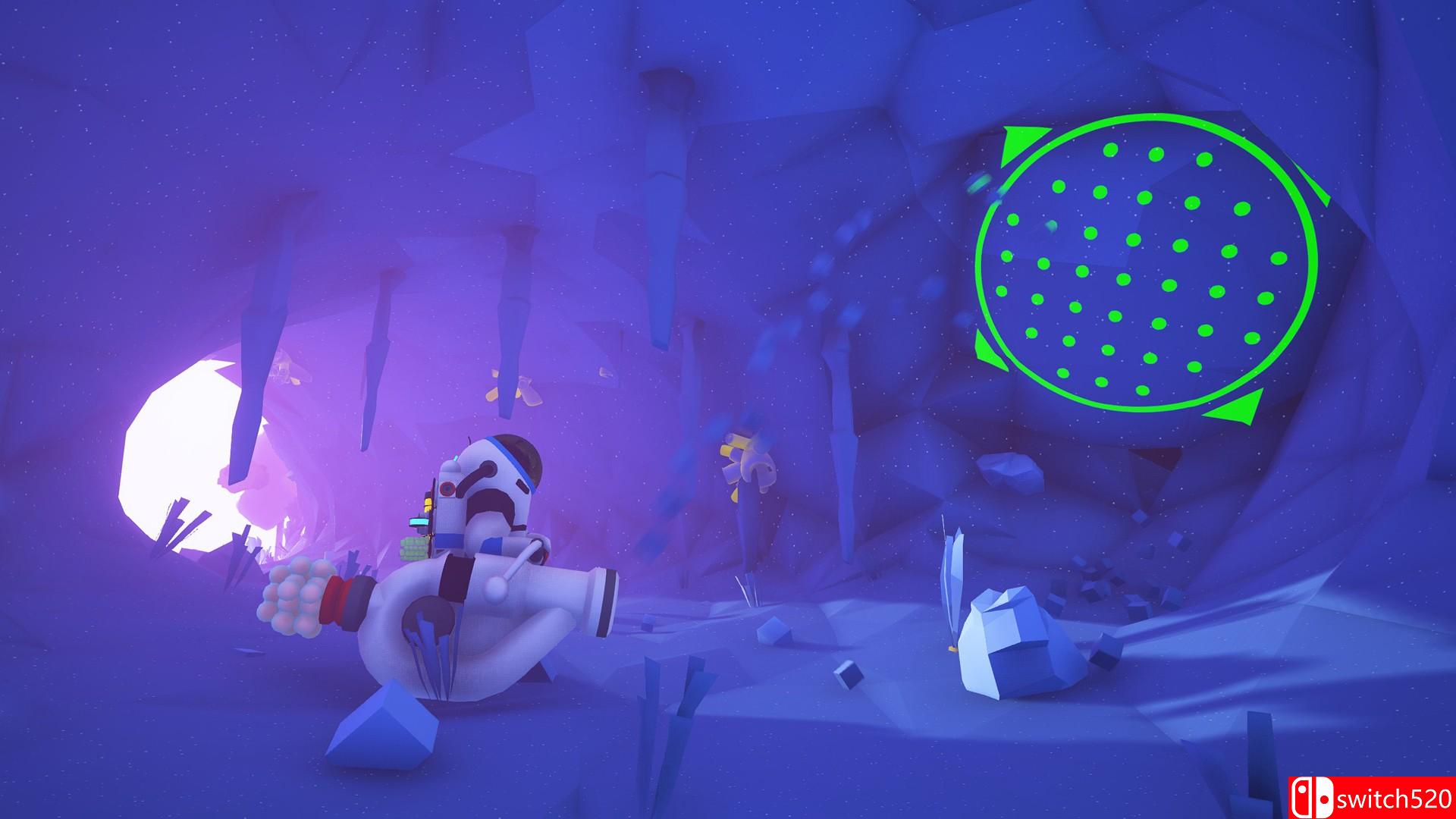Toggle the small yellow module on the backpack
1456x819 pixels.
coord(427,504)
